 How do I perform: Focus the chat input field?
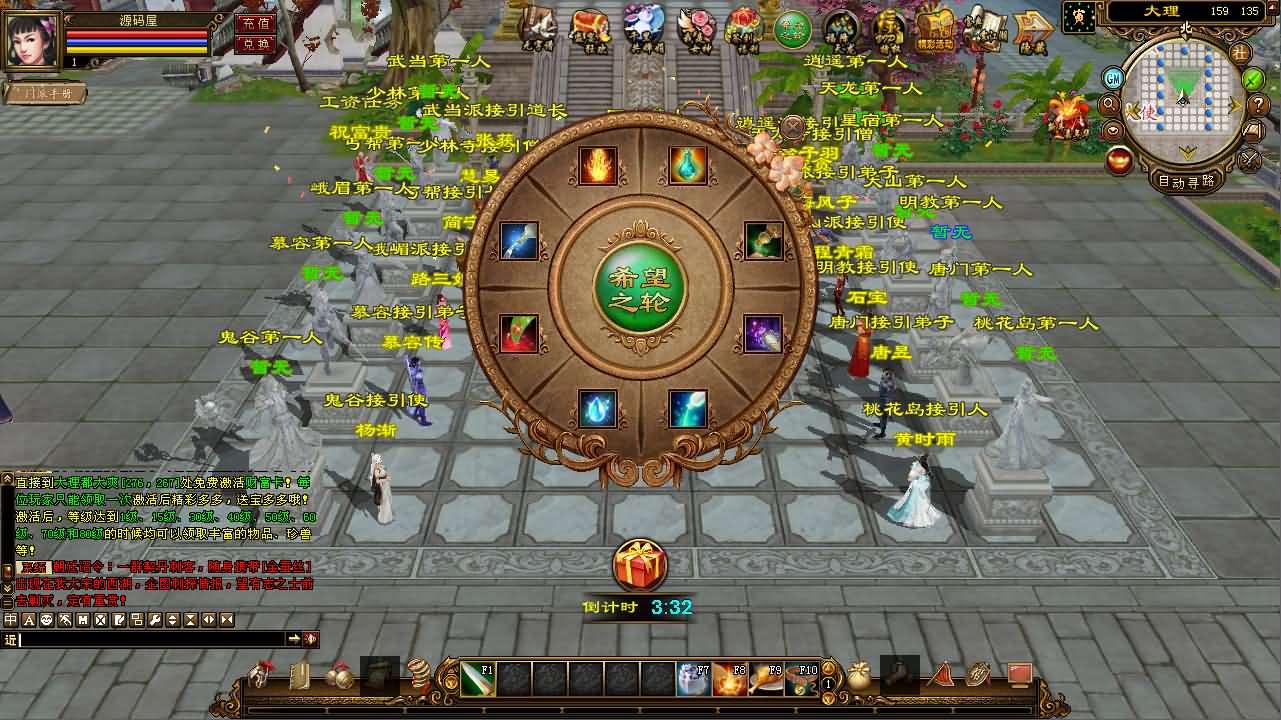150,639
